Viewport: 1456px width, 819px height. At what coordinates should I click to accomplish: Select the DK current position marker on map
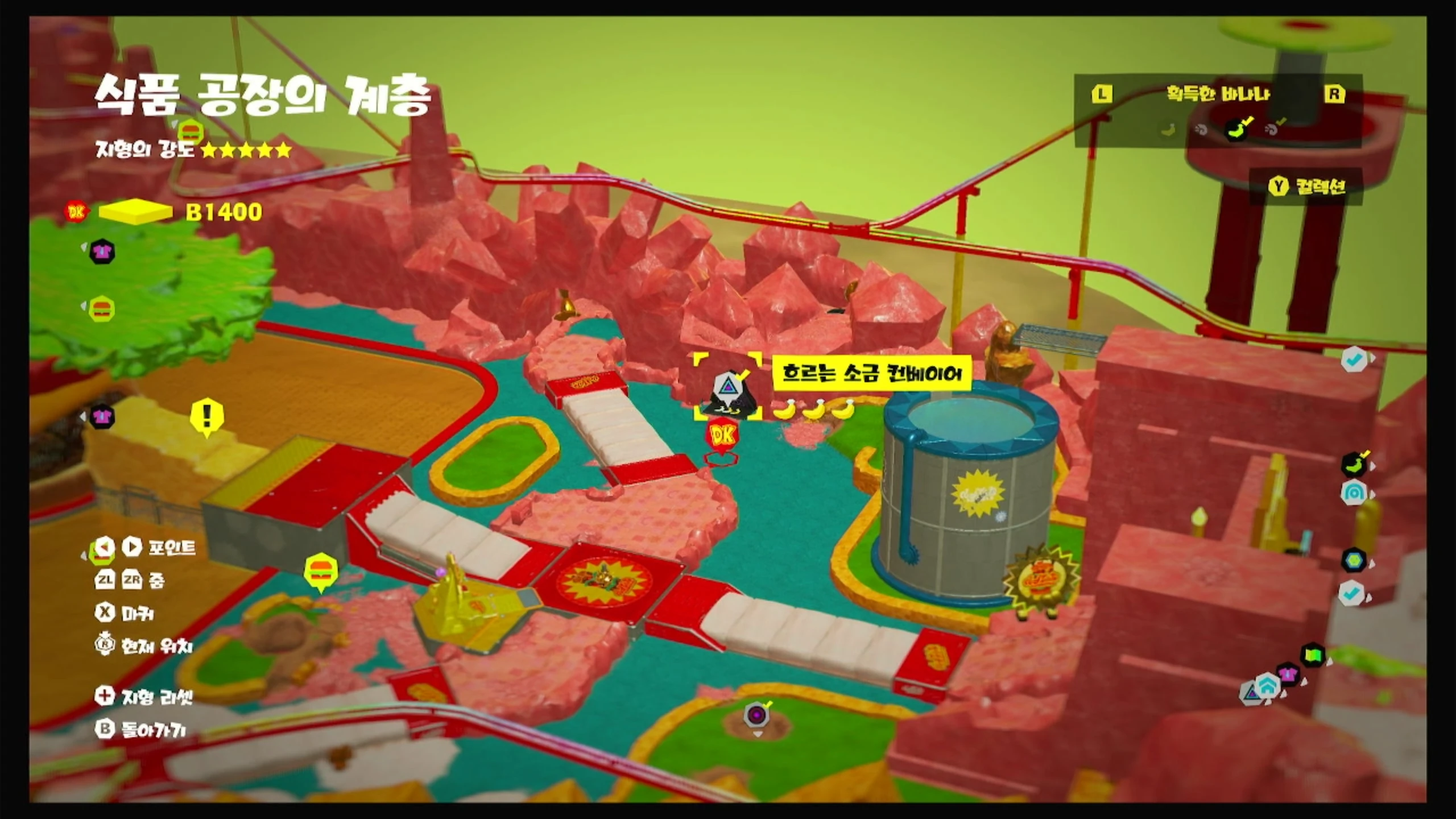click(x=722, y=436)
